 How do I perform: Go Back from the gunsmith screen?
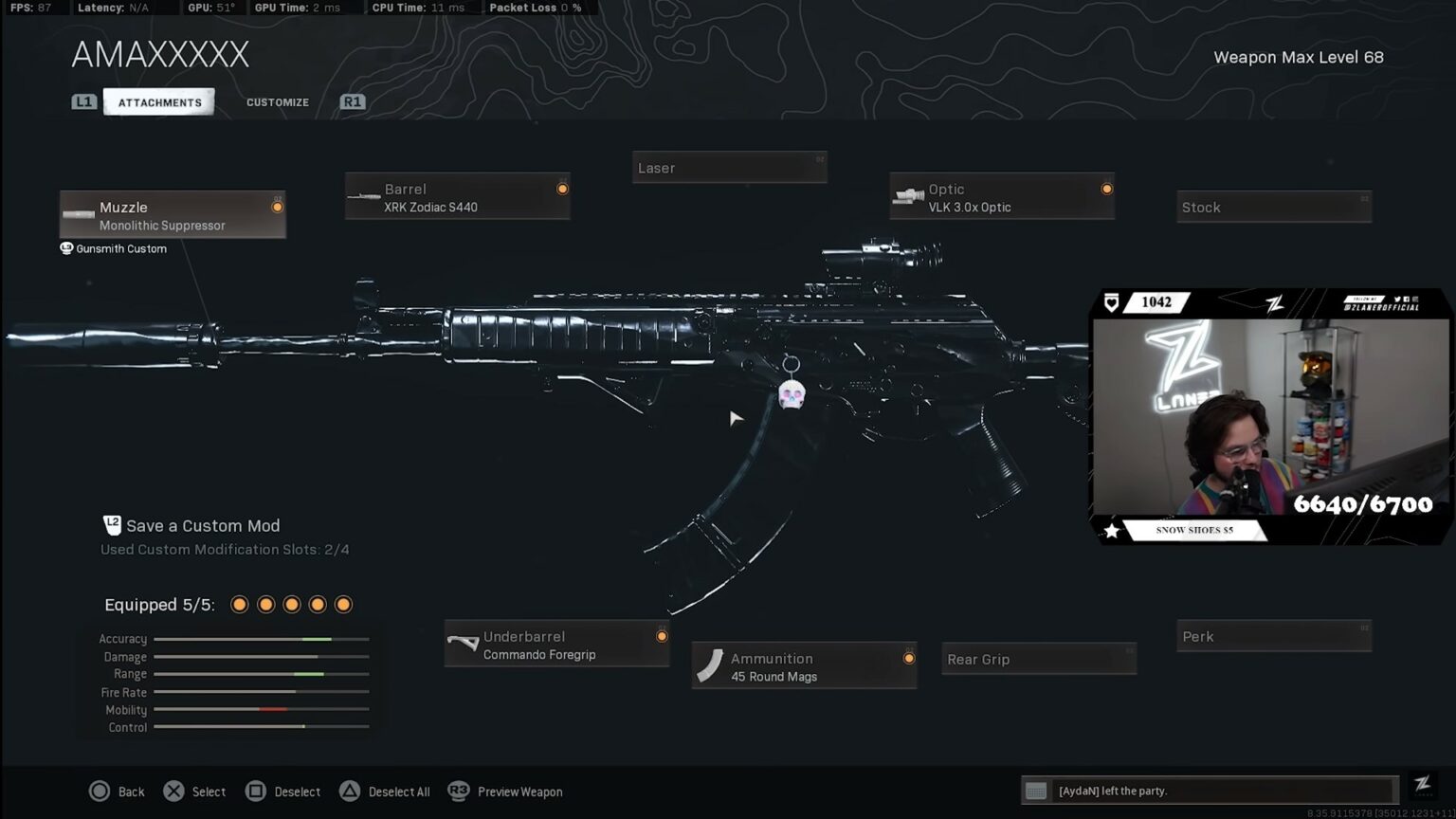click(118, 792)
